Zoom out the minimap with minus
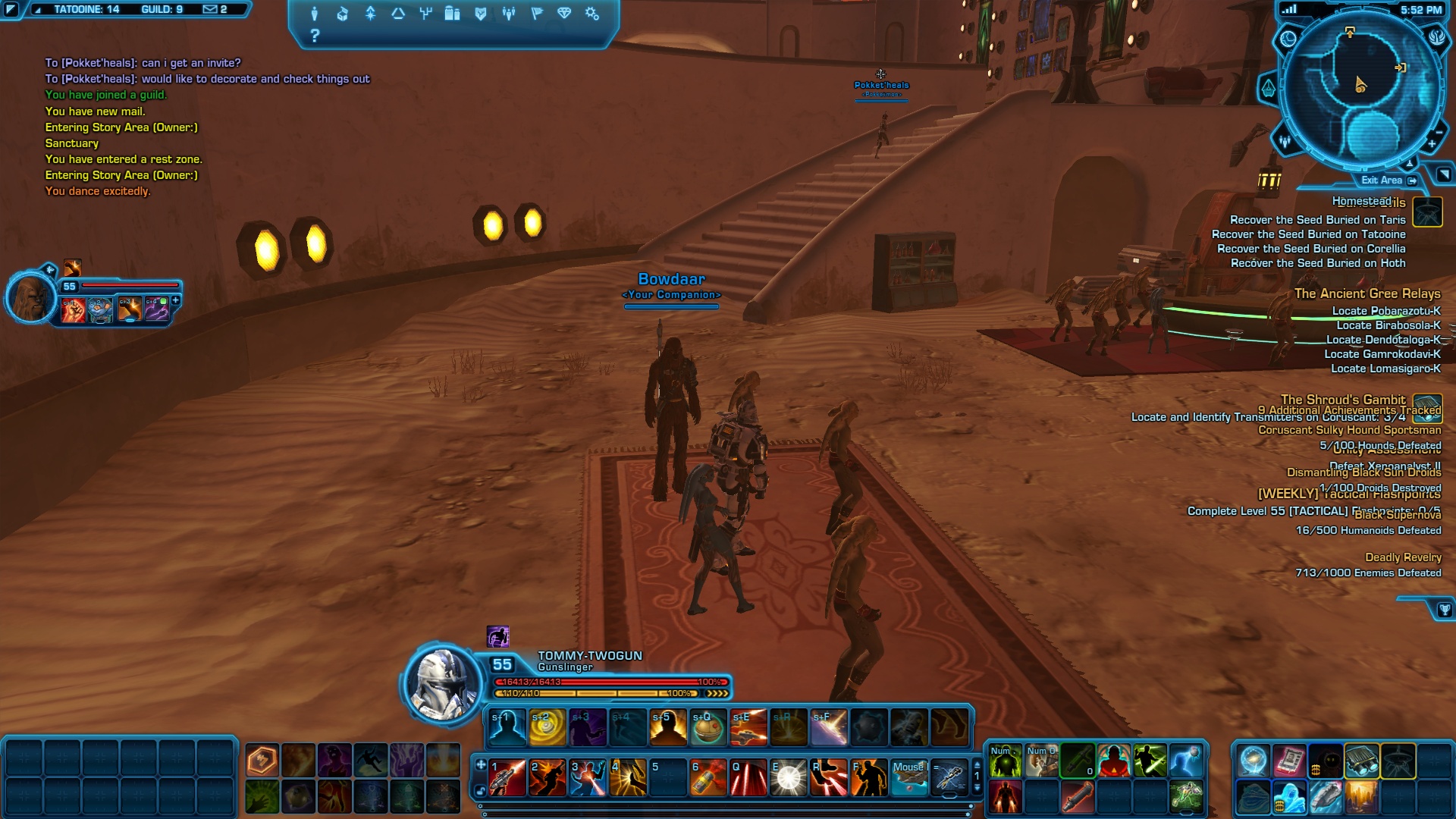 pos(1439,132)
